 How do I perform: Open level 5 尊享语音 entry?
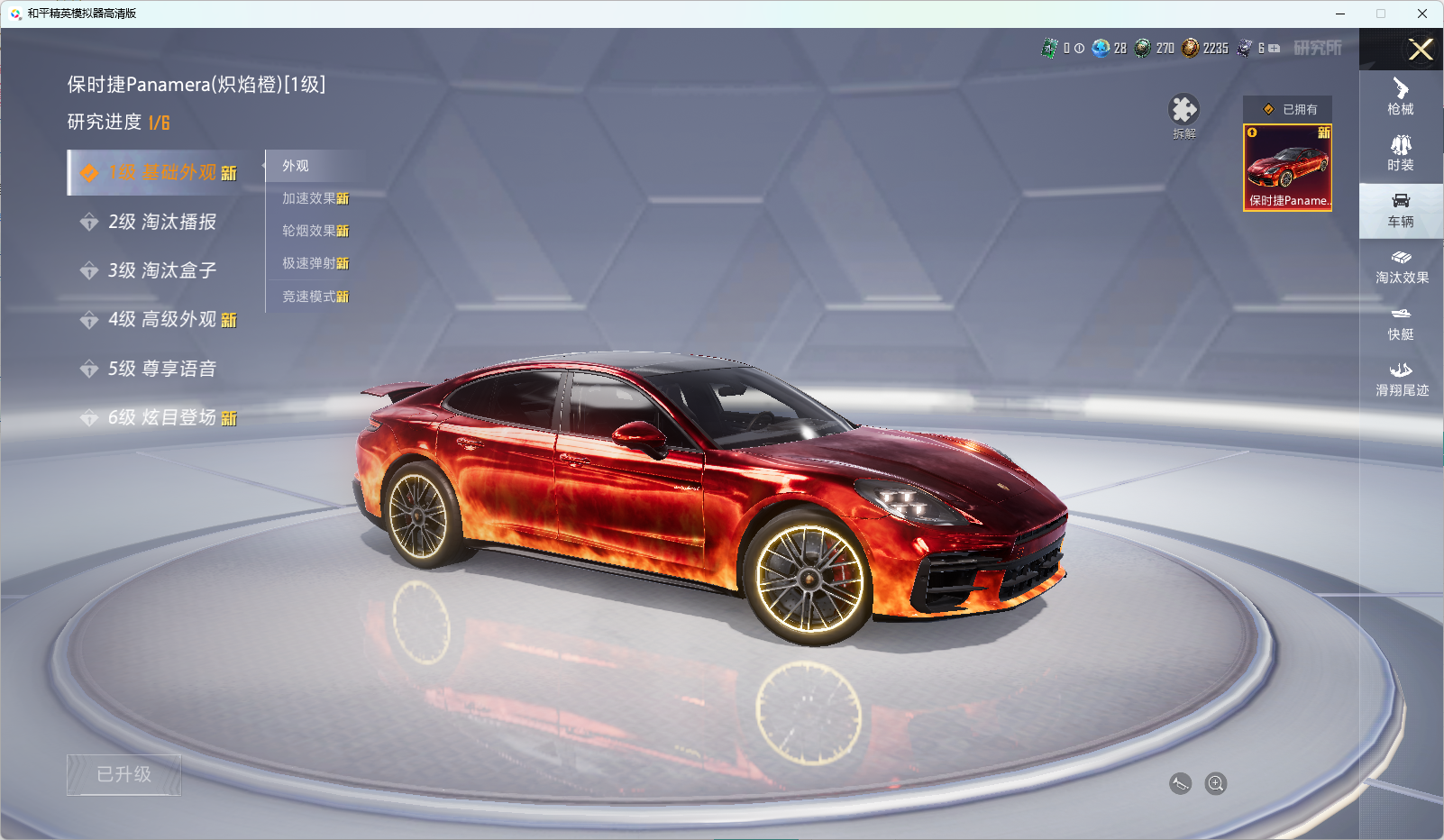point(162,369)
